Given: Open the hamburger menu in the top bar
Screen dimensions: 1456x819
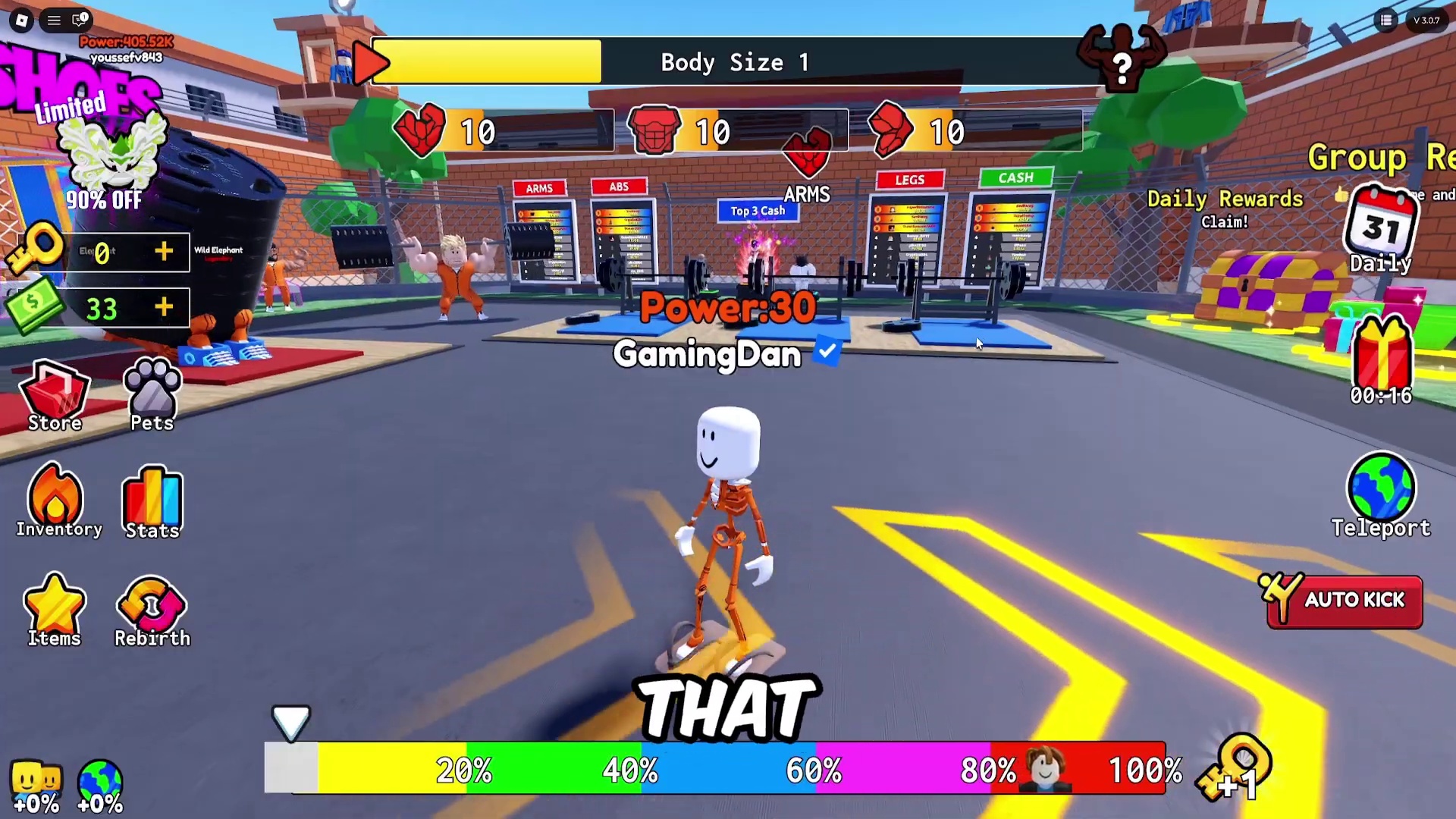Looking at the screenshot, I should pos(54,20).
